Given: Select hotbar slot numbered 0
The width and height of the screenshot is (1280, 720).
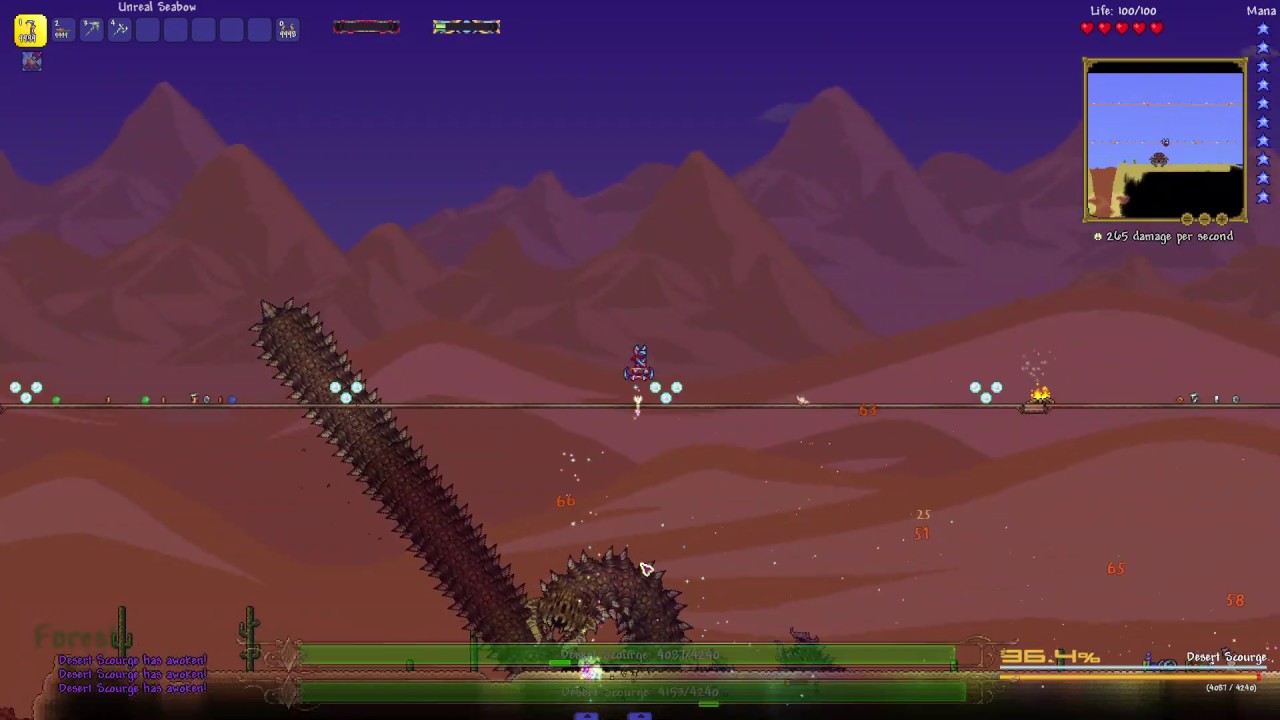Looking at the screenshot, I should click(287, 29).
